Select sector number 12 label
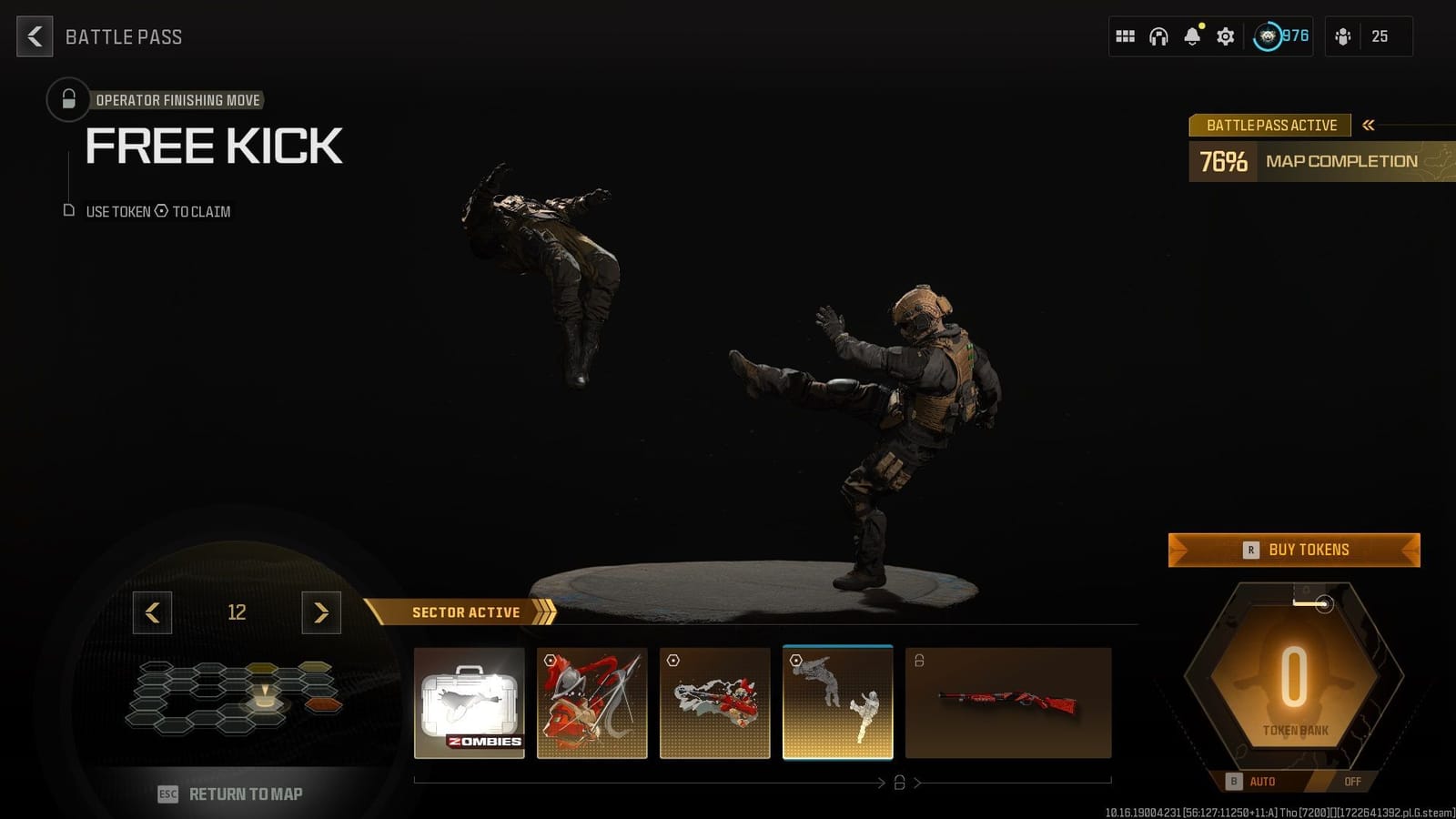1456x819 pixels. (237, 613)
